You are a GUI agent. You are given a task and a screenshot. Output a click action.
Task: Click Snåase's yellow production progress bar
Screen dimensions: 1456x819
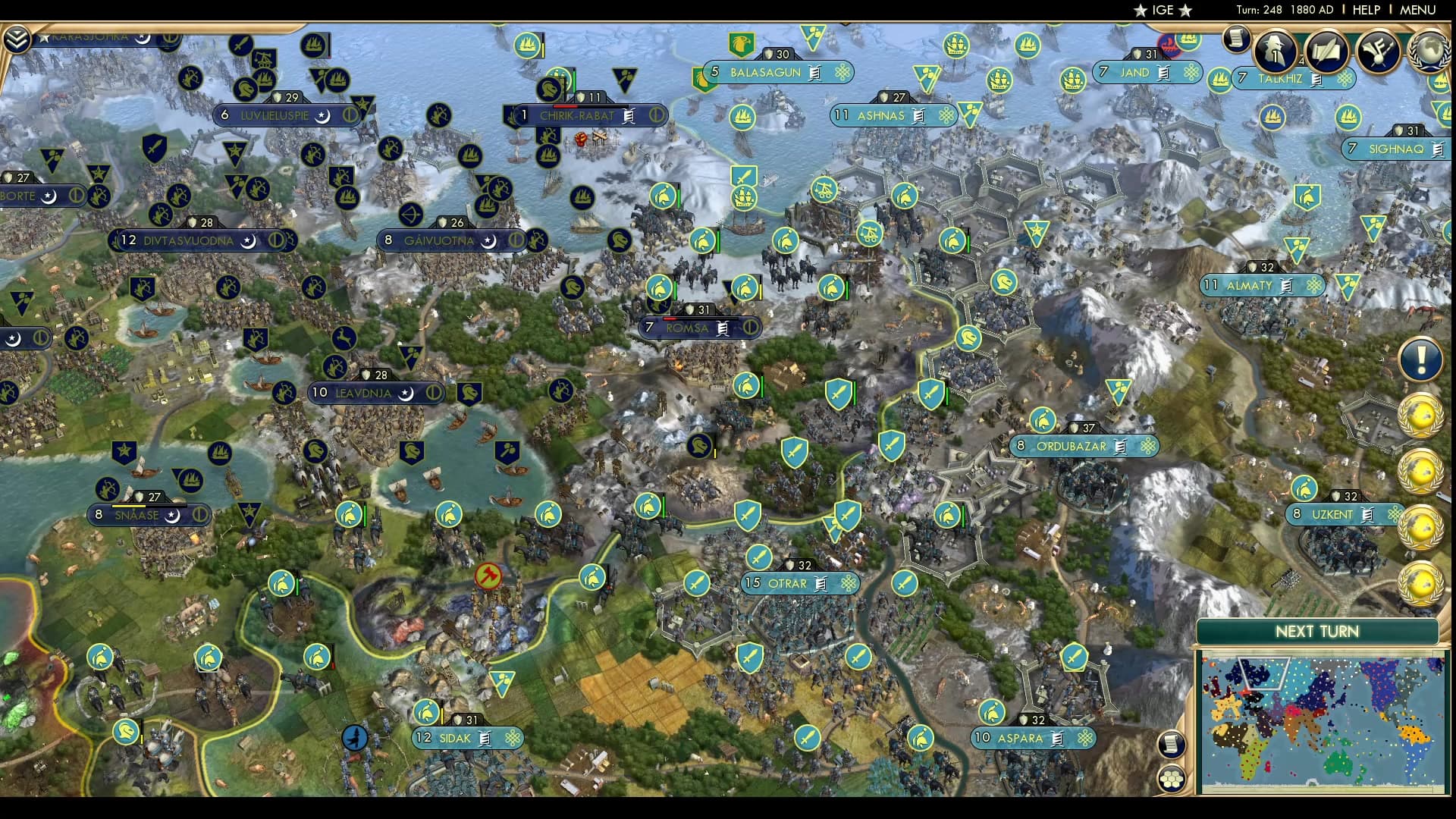pos(129,506)
